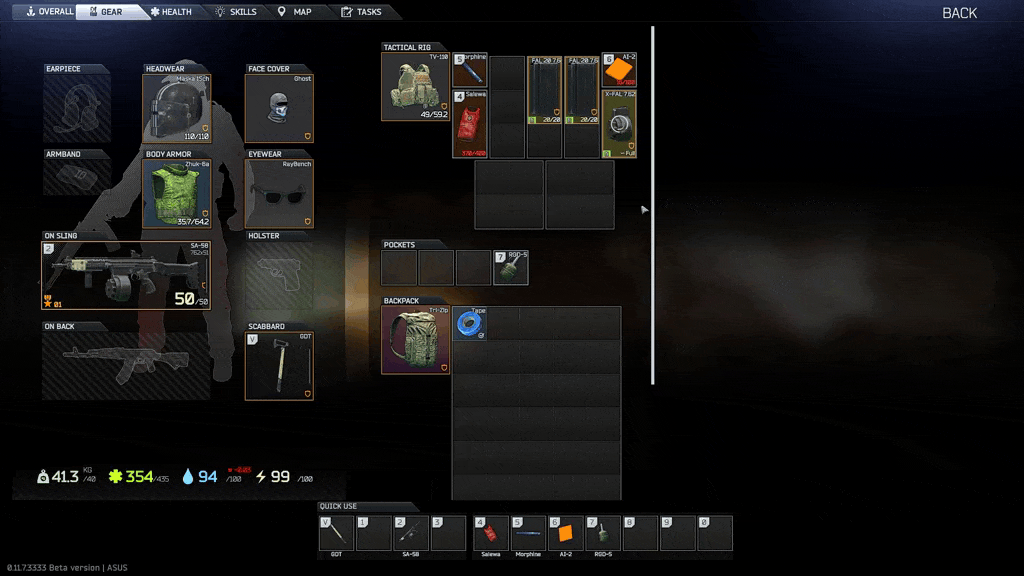
Task: Open the Map tab
Action: 295,12
